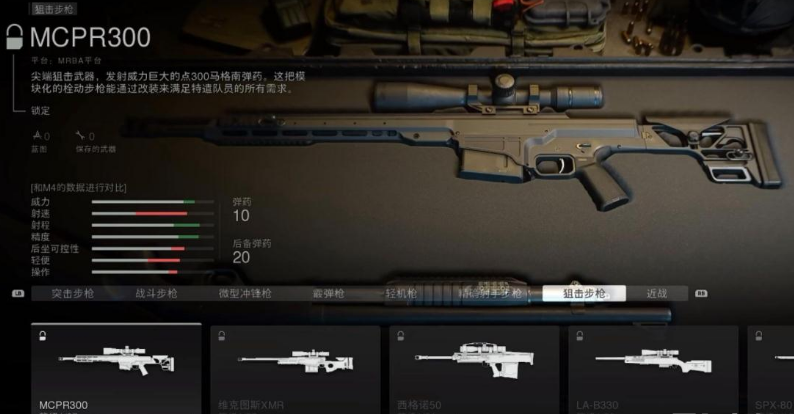Select the 西格诺50 sniper rifle tile

[474, 367]
